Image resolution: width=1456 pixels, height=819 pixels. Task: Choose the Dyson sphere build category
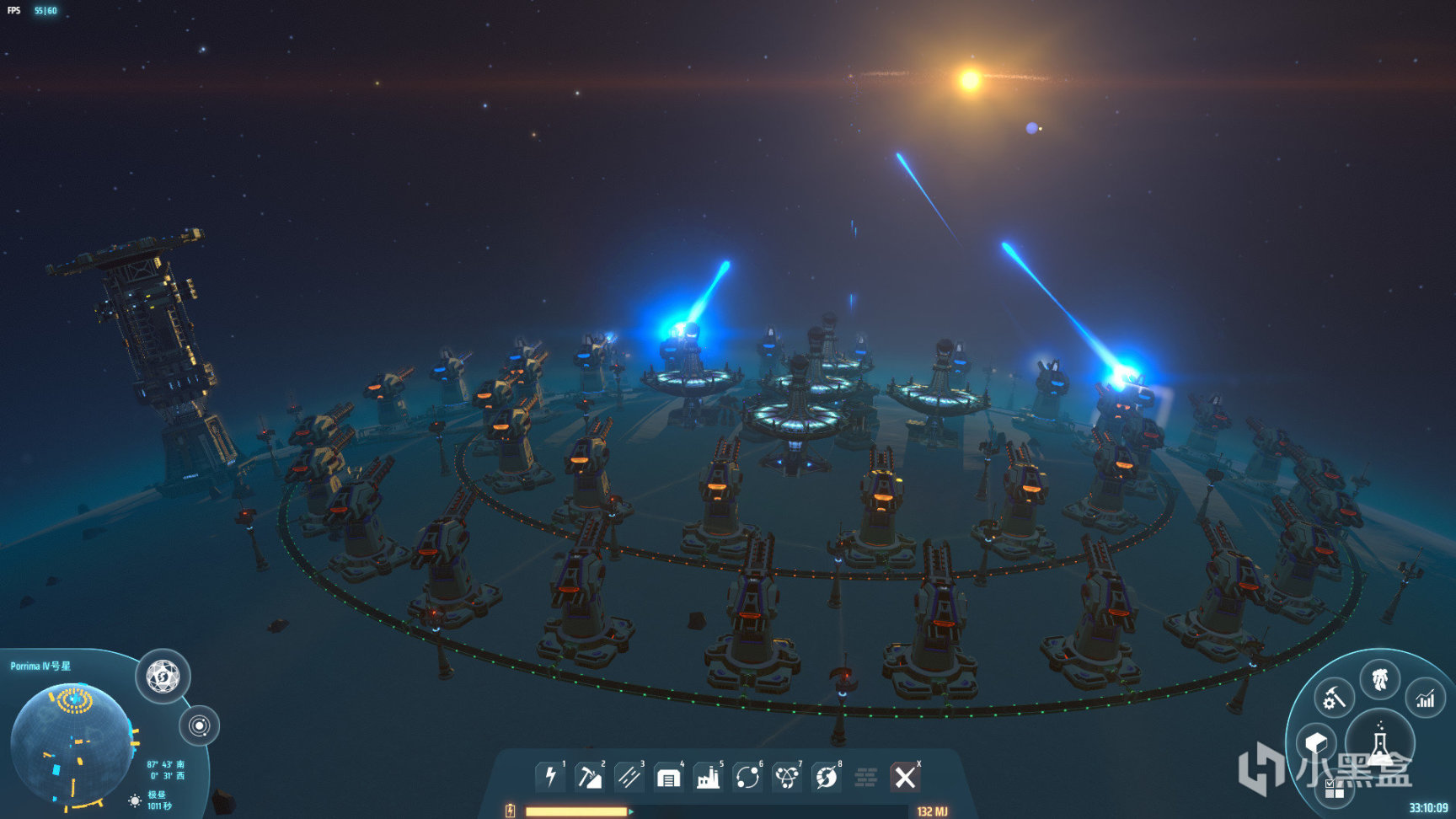point(827,776)
